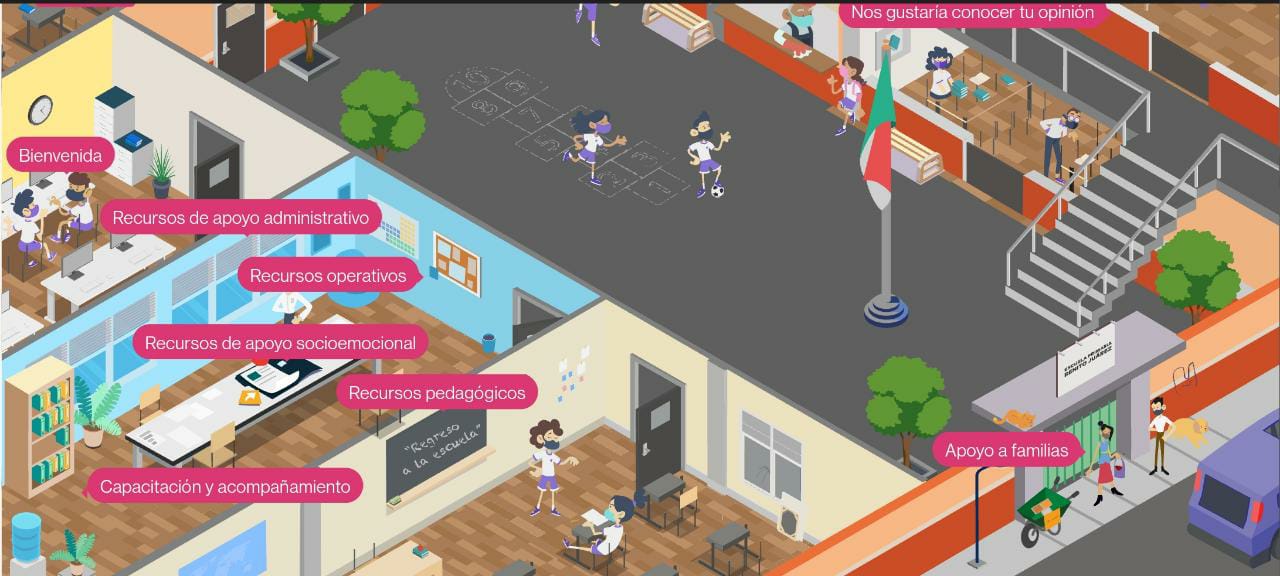Screen dimensions: 1280x576
Task: Open the Apoyo a familias section
Action: [x=1006, y=450]
